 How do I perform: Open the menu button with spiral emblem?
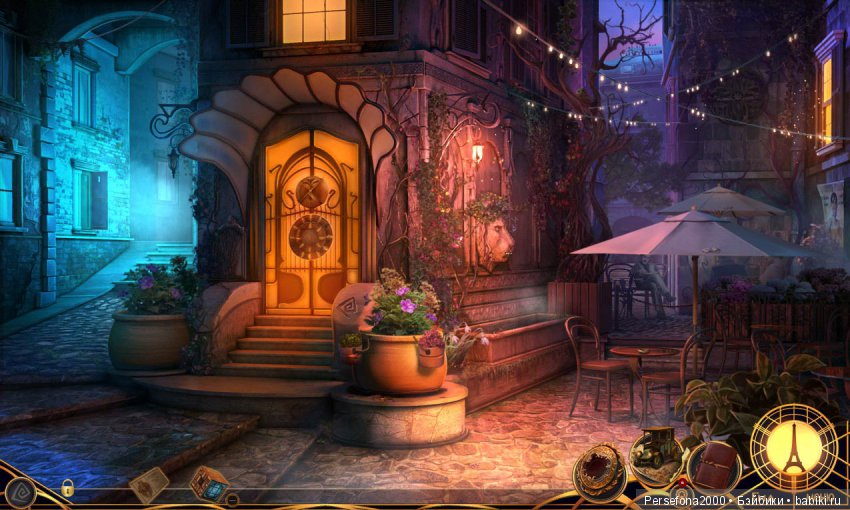20,490
